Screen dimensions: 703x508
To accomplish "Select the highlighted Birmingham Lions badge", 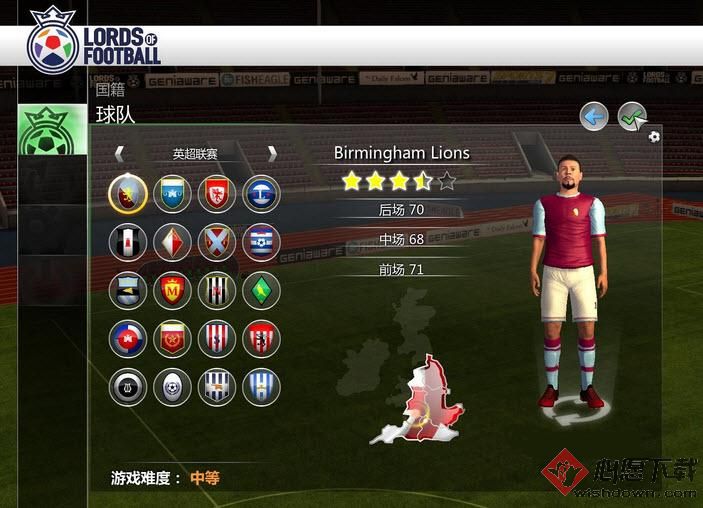I will 128,193.
